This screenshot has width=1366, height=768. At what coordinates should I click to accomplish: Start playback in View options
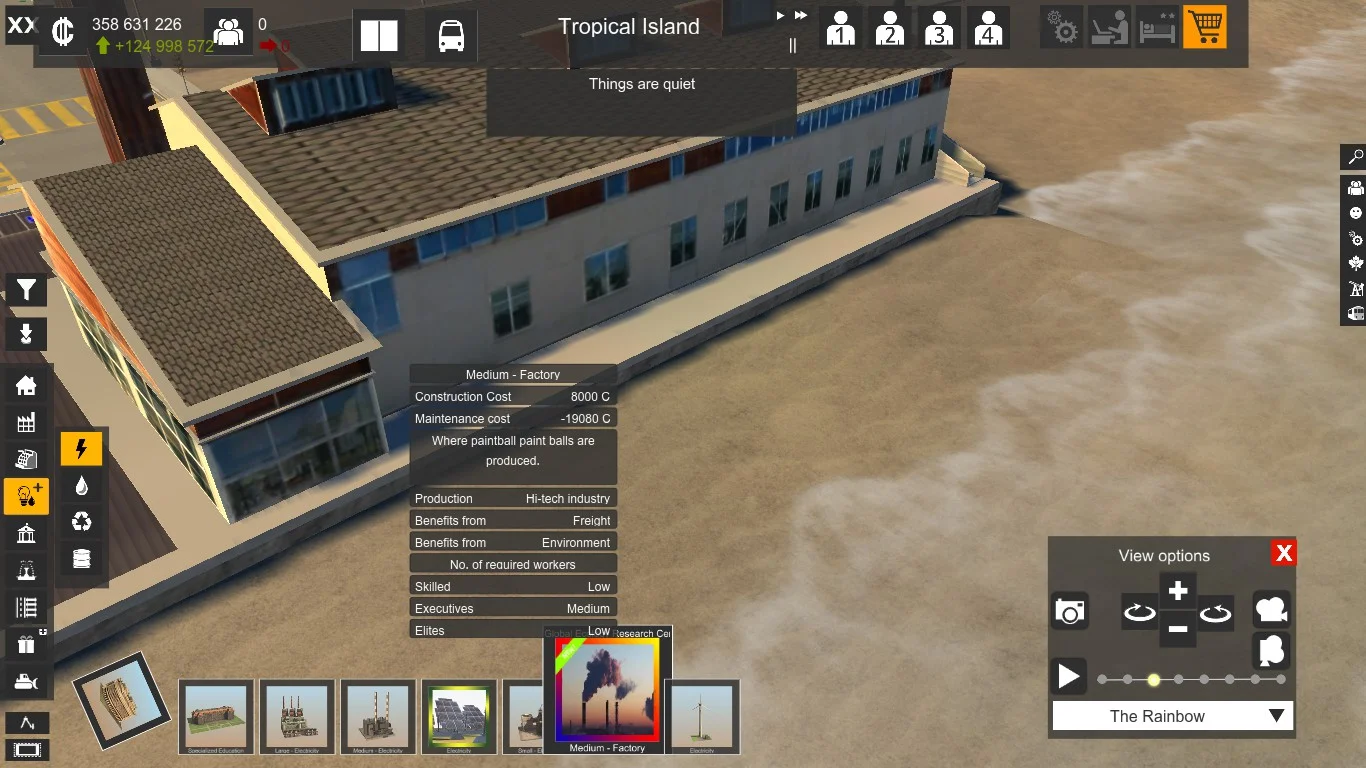(1068, 677)
